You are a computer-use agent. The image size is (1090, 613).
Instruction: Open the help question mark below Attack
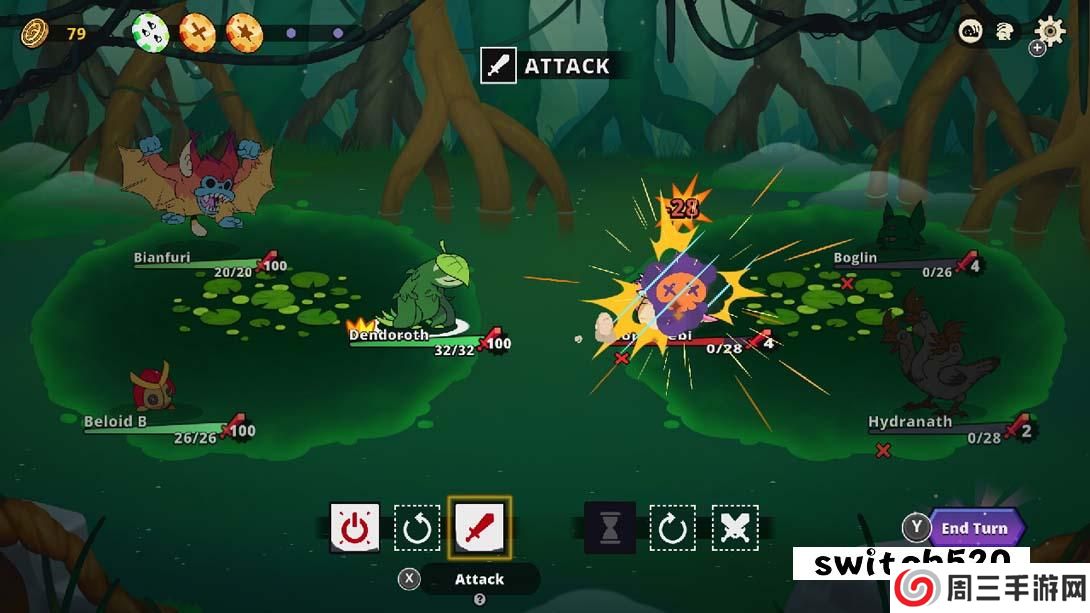[x=479, y=600]
